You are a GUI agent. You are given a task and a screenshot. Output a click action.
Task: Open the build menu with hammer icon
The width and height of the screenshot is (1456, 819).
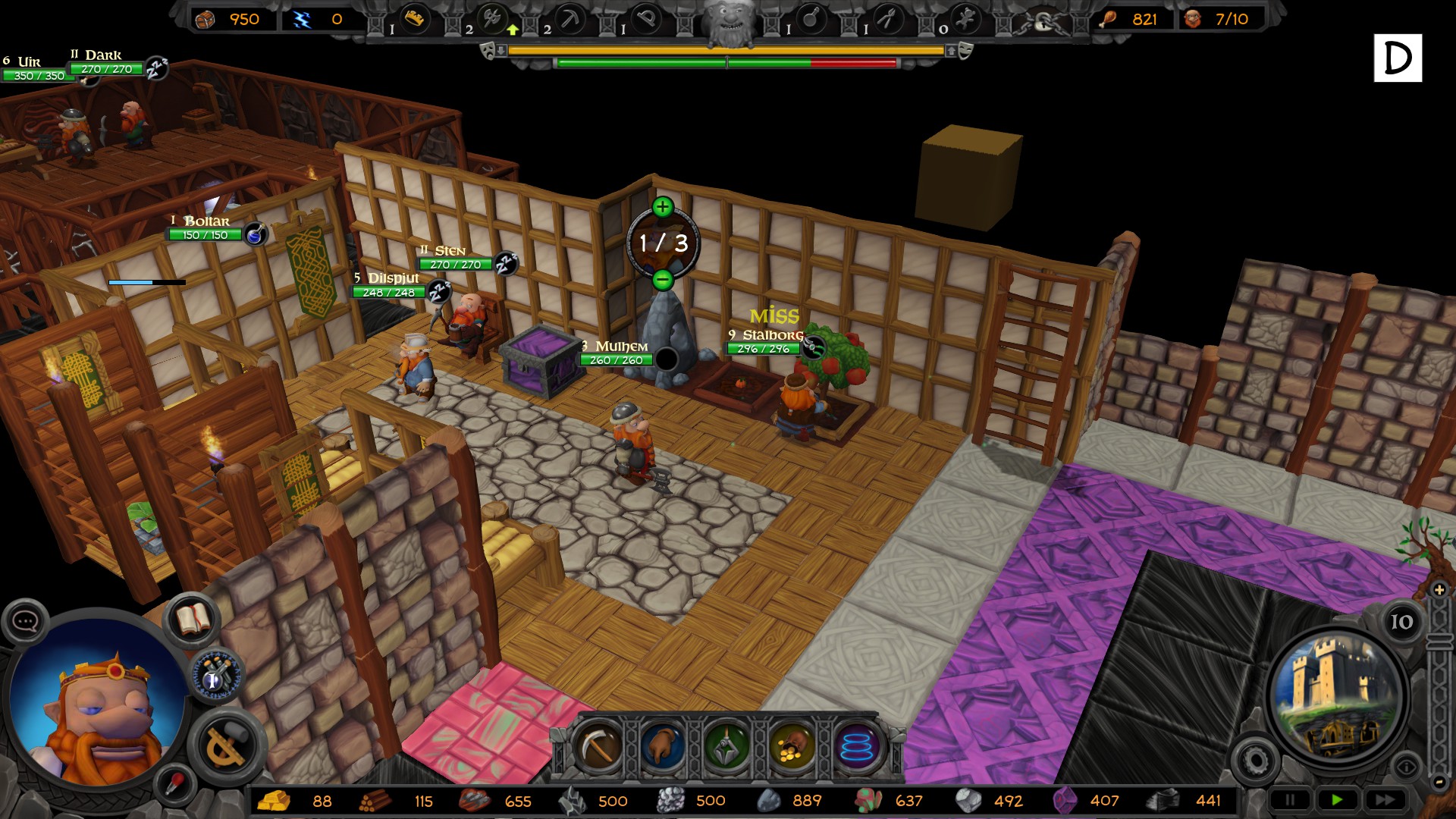tap(226, 745)
